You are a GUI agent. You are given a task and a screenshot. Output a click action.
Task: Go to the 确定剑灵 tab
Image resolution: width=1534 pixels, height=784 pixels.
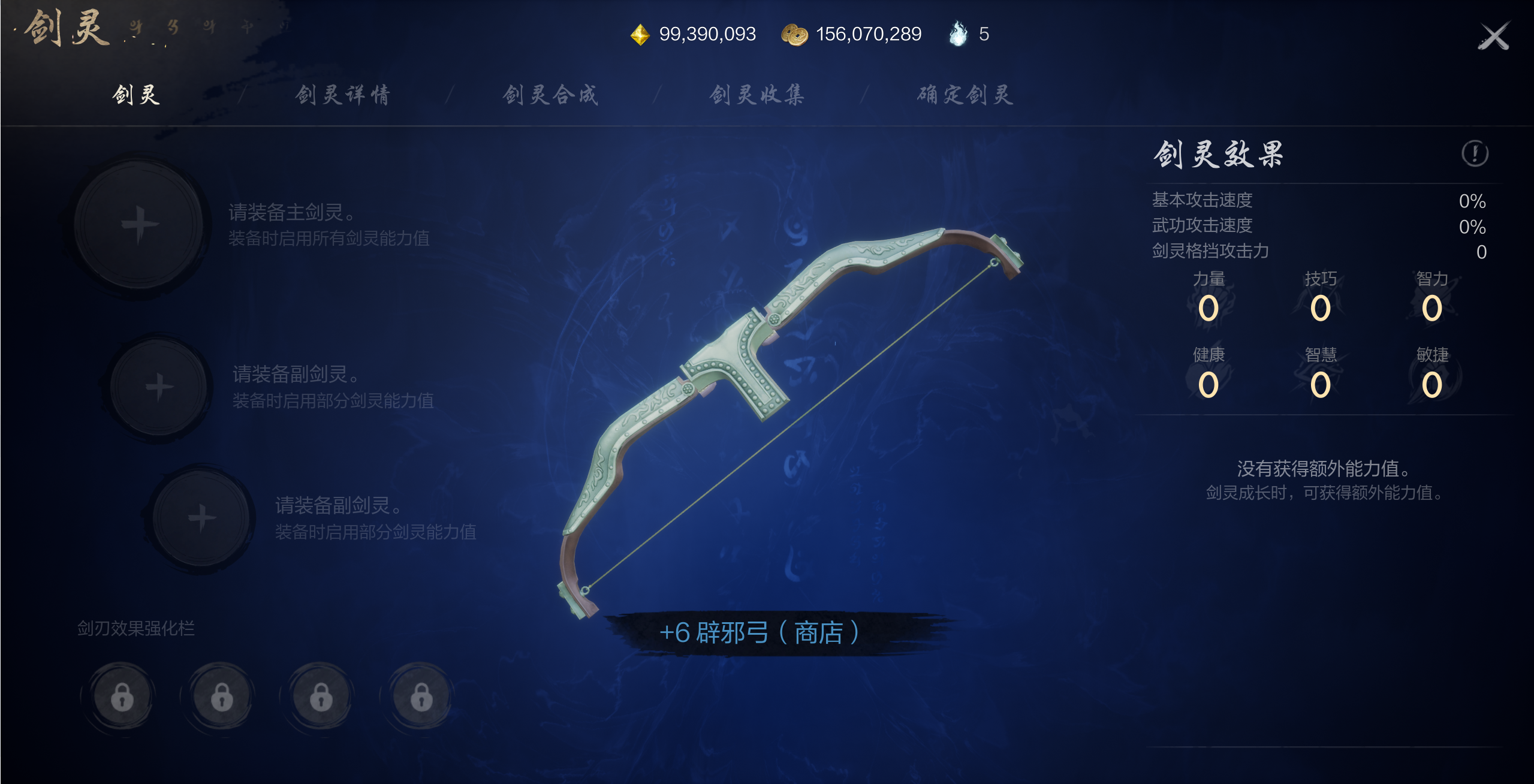tap(965, 95)
